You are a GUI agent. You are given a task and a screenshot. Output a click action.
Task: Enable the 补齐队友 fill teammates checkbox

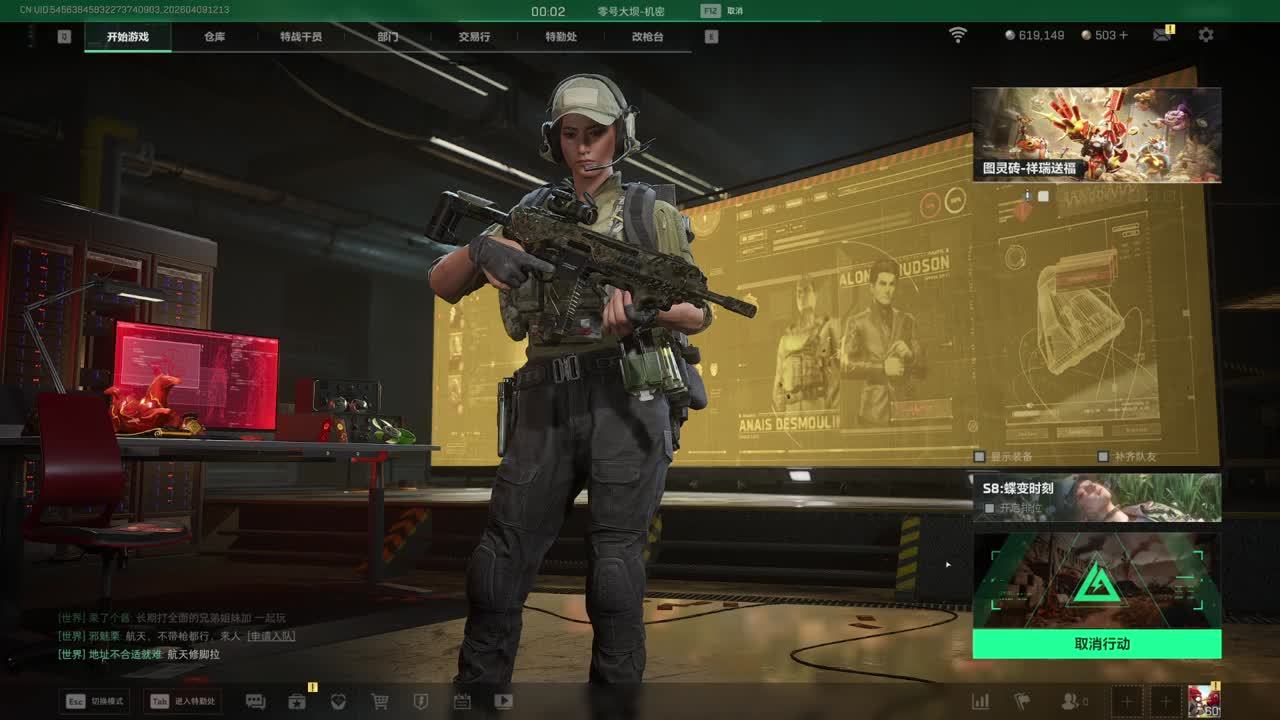(x=1103, y=456)
